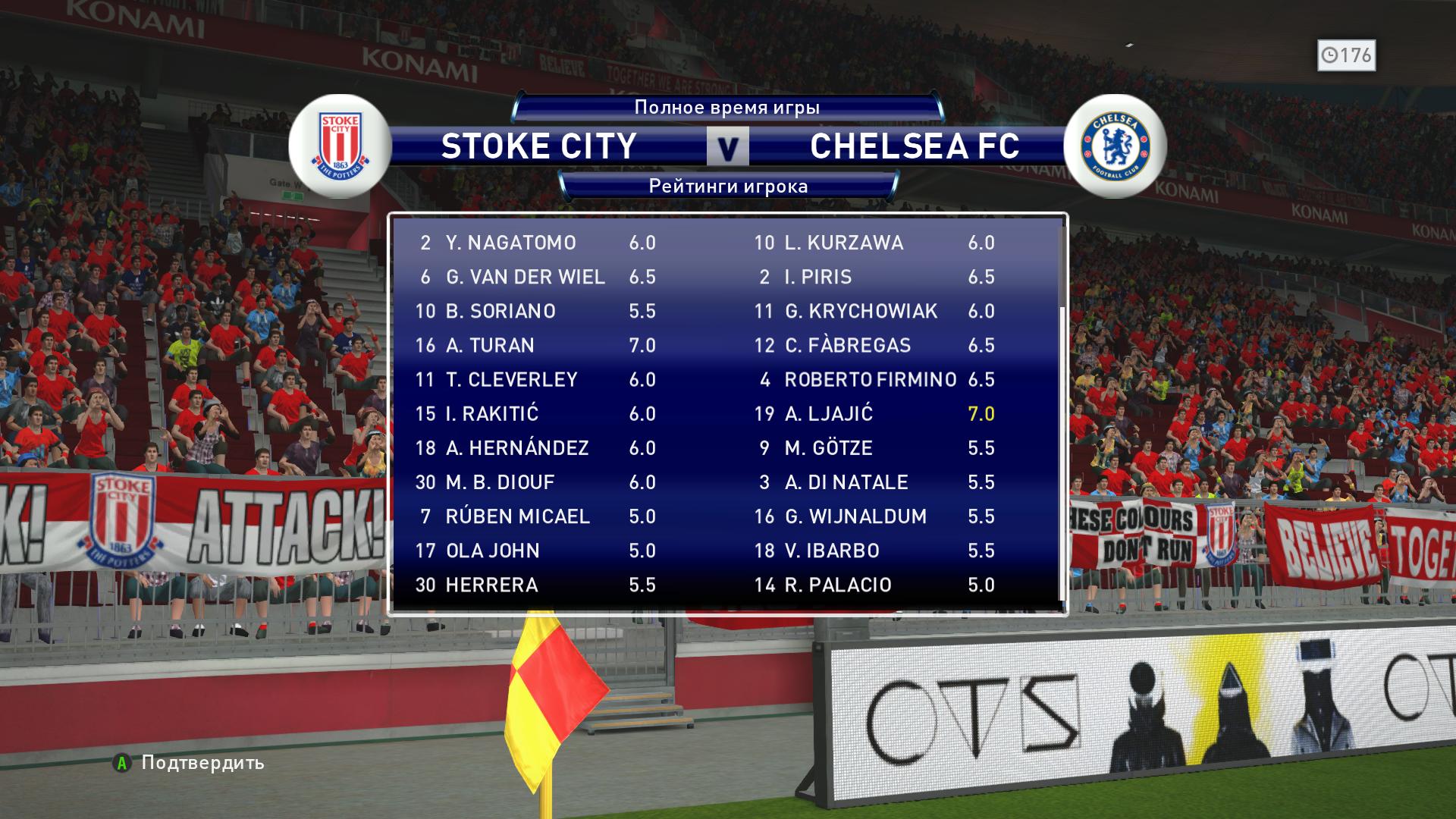1456x819 pixels.
Task: Choose G. Krychowiak from Chelsea's list
Action: (874, 311)
